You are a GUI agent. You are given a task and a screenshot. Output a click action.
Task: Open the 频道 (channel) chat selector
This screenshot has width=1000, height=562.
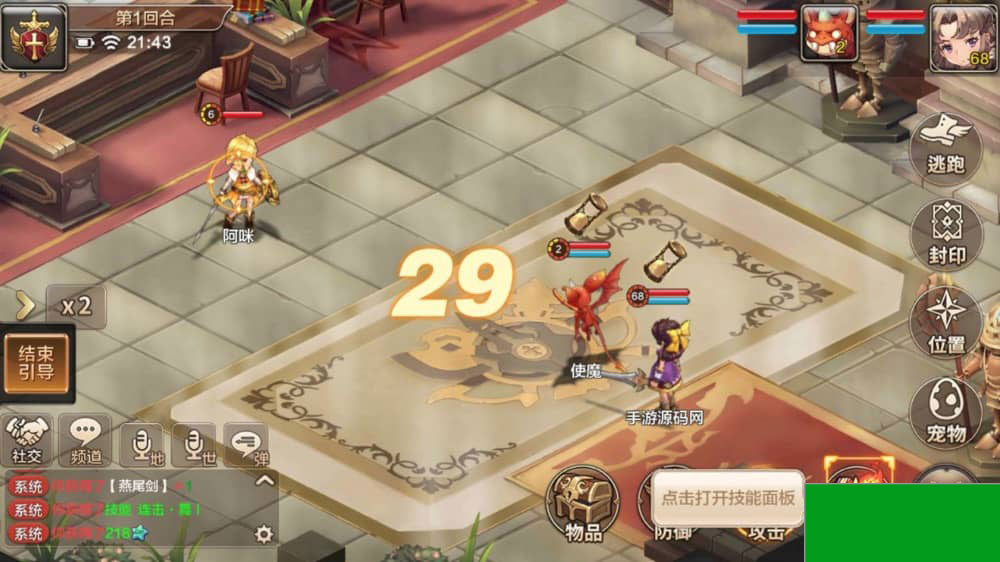[85, 441]
